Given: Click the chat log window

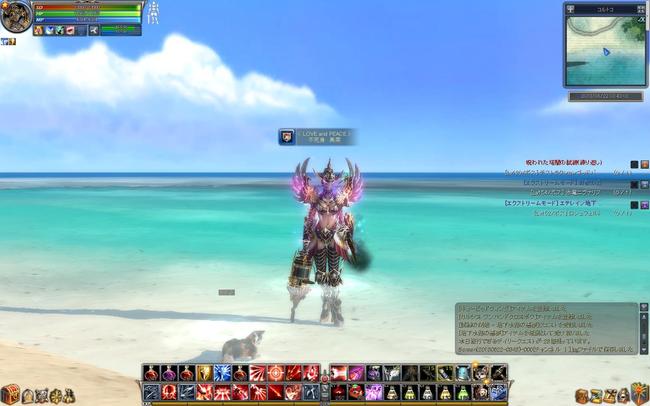Looking at the screenshot, I should [546, 328].
